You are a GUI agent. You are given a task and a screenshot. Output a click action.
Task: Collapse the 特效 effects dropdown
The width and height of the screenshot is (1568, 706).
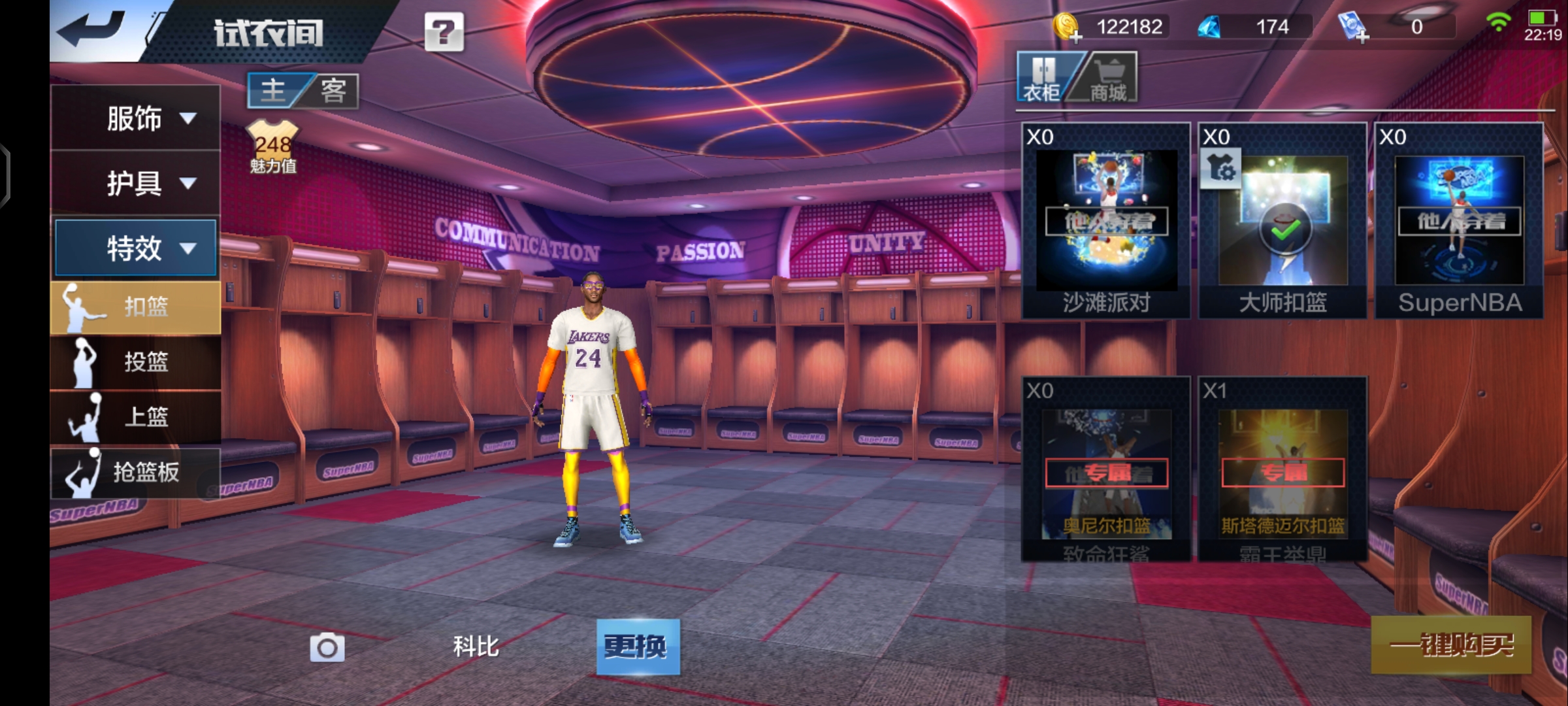click(136, 248)
